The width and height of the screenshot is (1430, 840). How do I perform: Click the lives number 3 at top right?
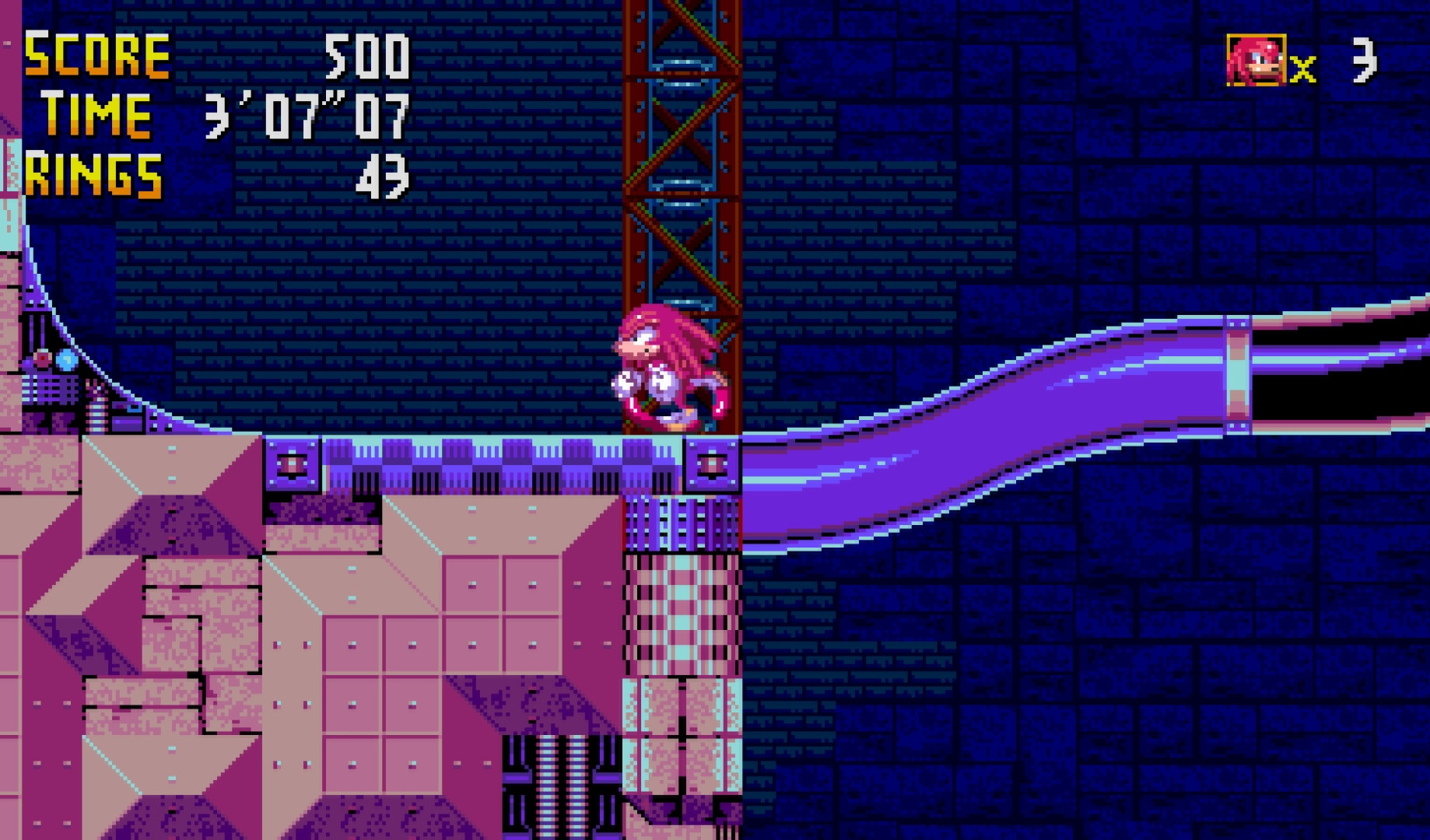click(x=1367, y=62)
